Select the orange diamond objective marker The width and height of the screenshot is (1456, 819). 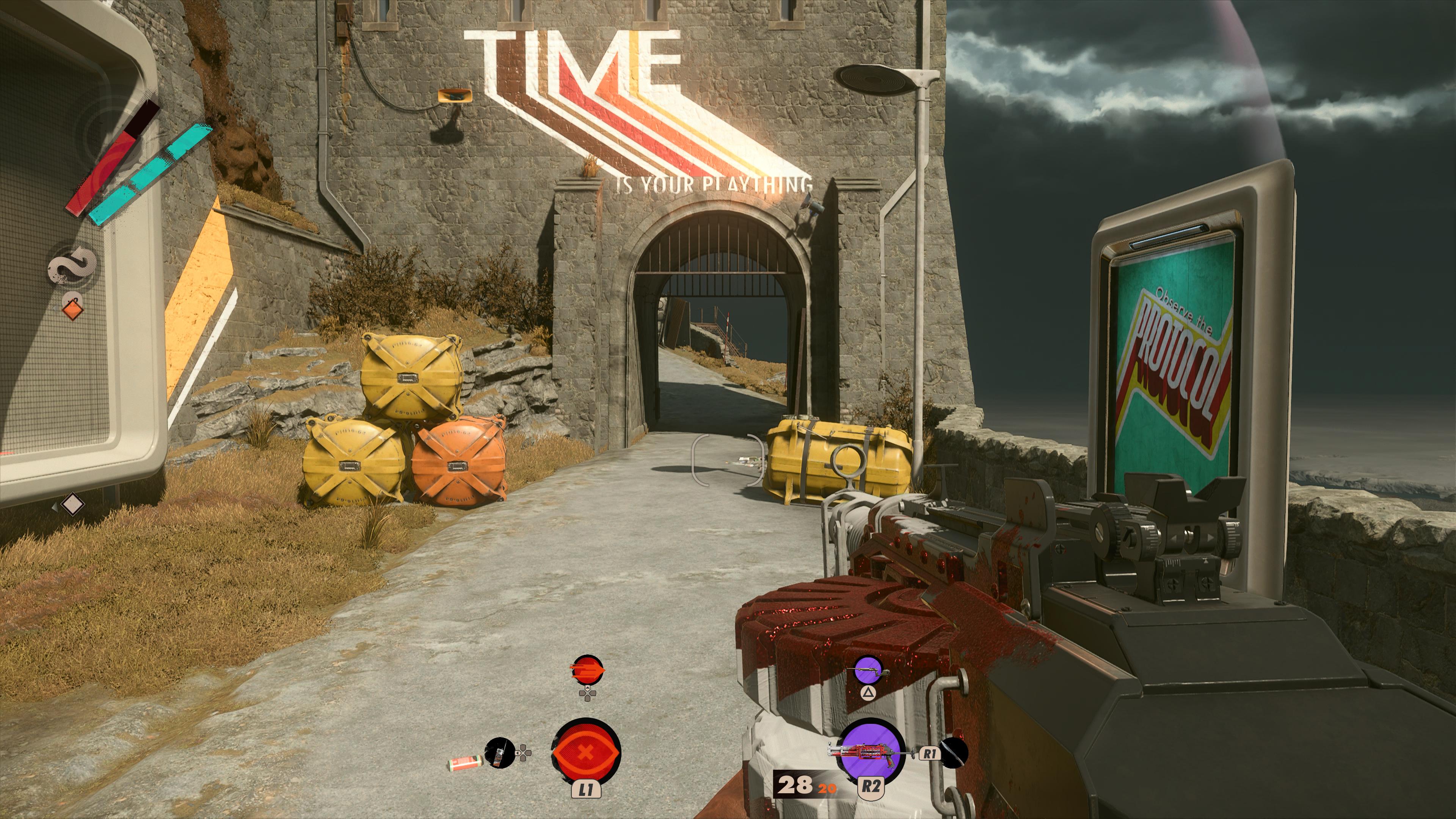(72, 309)
